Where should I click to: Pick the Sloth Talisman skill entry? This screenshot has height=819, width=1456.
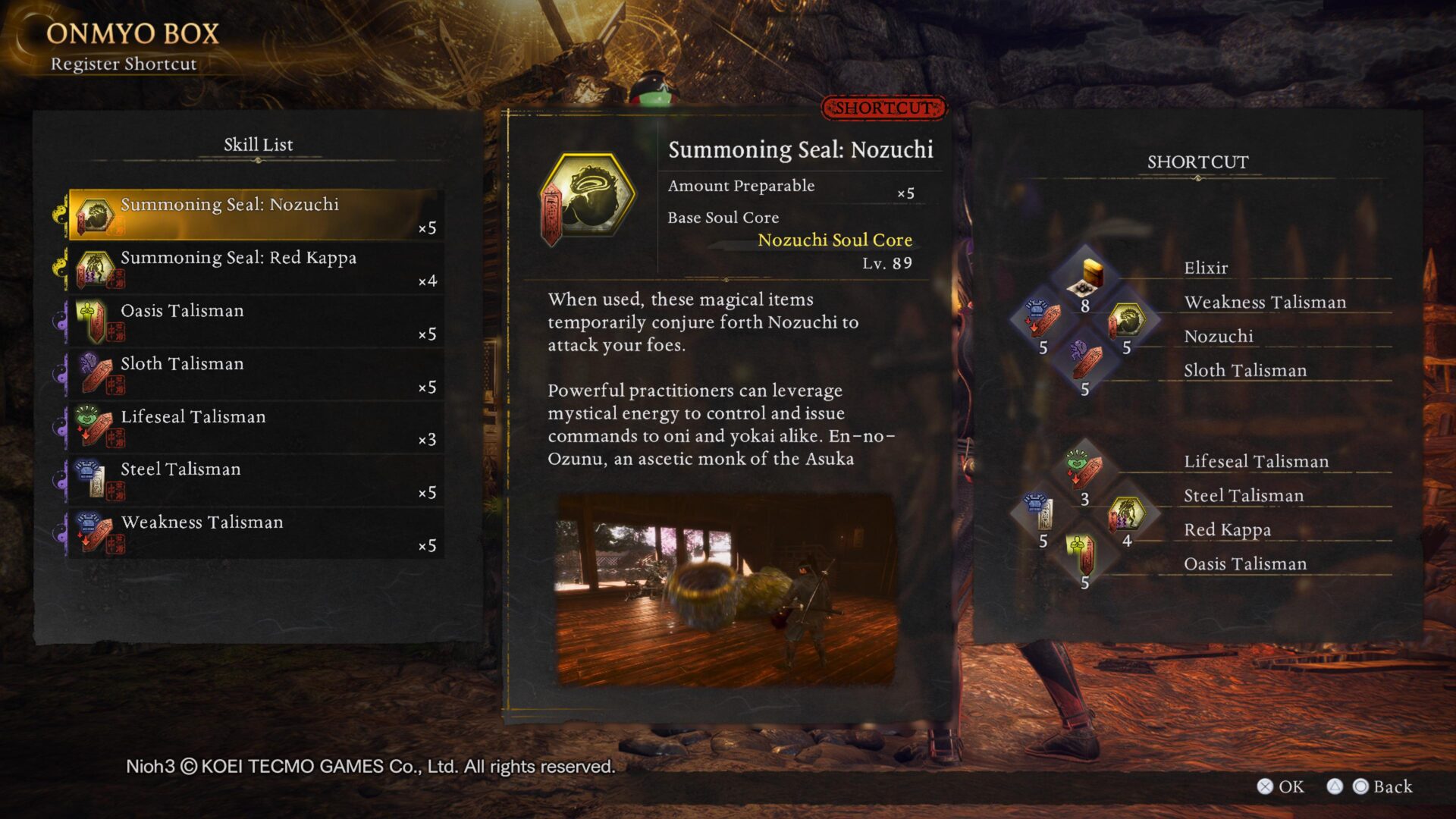pyautogui.click(x=255, y=375)
